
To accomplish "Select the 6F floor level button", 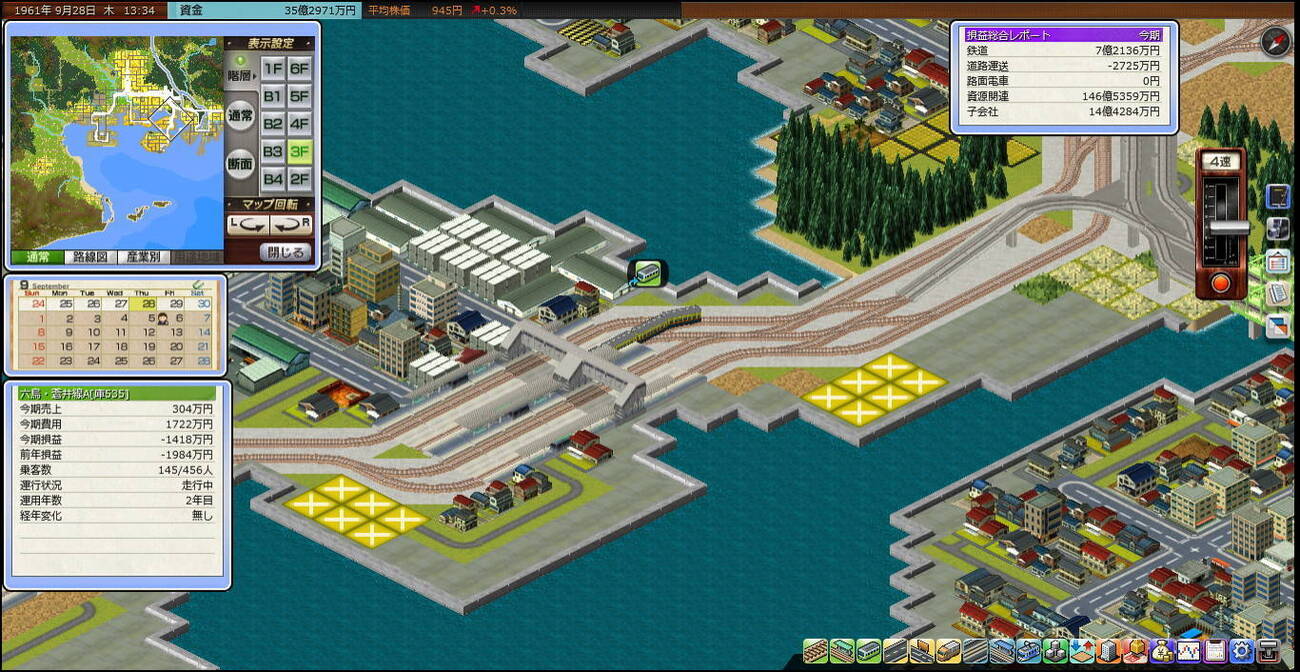I will pos(299,69).
